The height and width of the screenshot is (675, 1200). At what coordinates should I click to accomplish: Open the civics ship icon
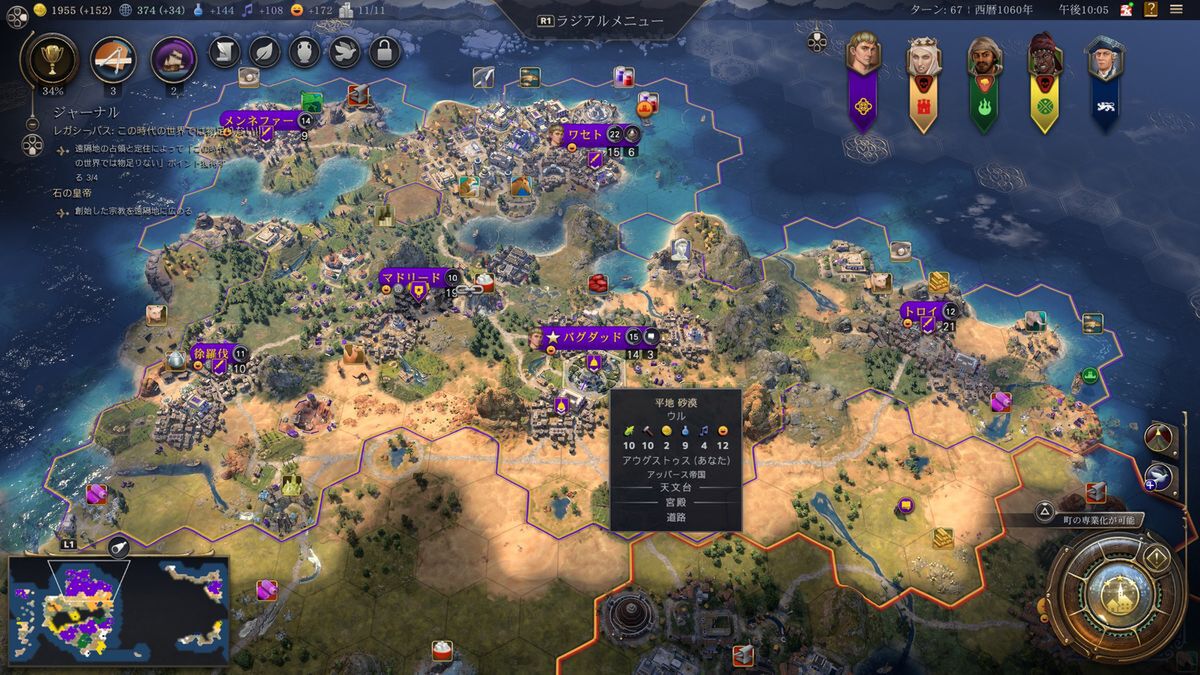coord(173,59)
